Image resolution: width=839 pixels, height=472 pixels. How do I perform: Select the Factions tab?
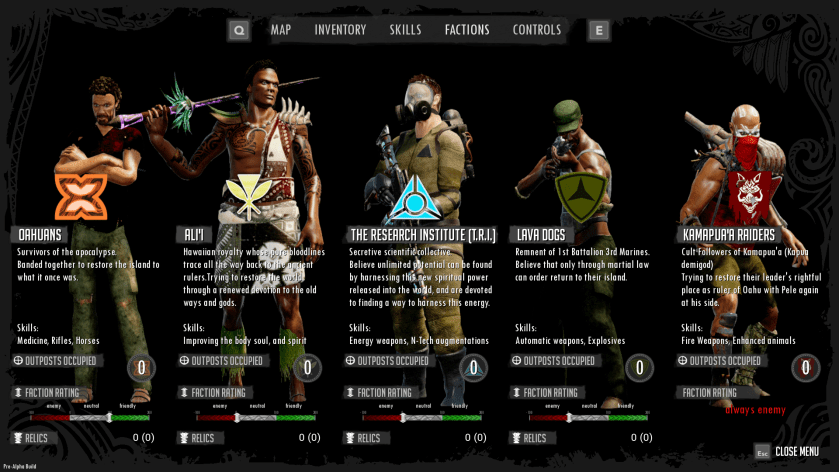(467, 30)
